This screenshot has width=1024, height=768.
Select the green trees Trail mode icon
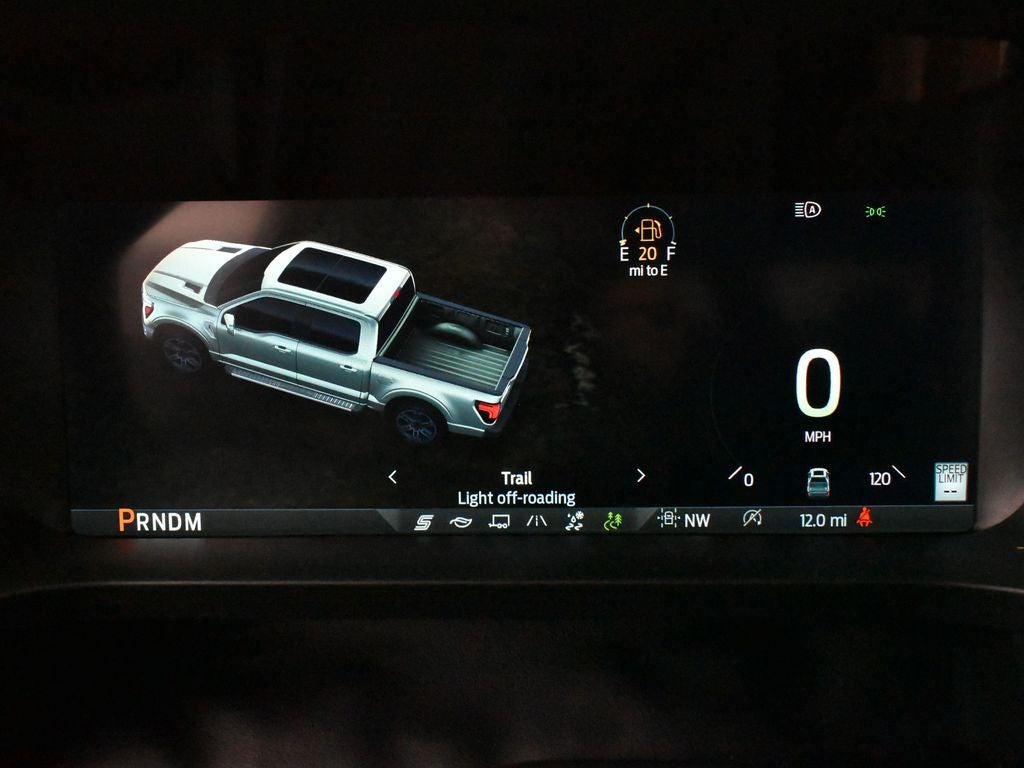pyautogui.click(x=613, y=521)
